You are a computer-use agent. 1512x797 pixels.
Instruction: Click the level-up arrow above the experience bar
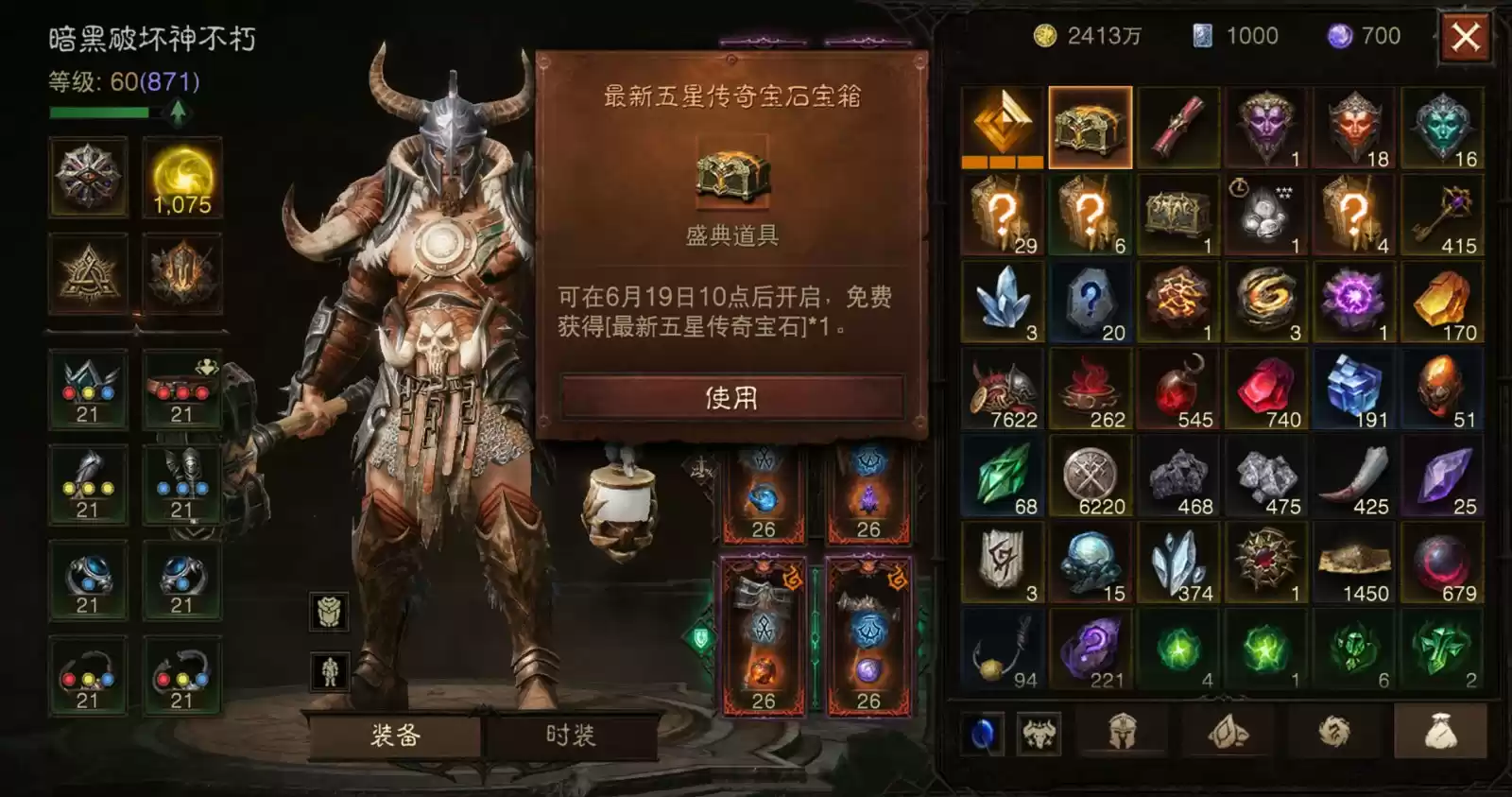[178, 113]
